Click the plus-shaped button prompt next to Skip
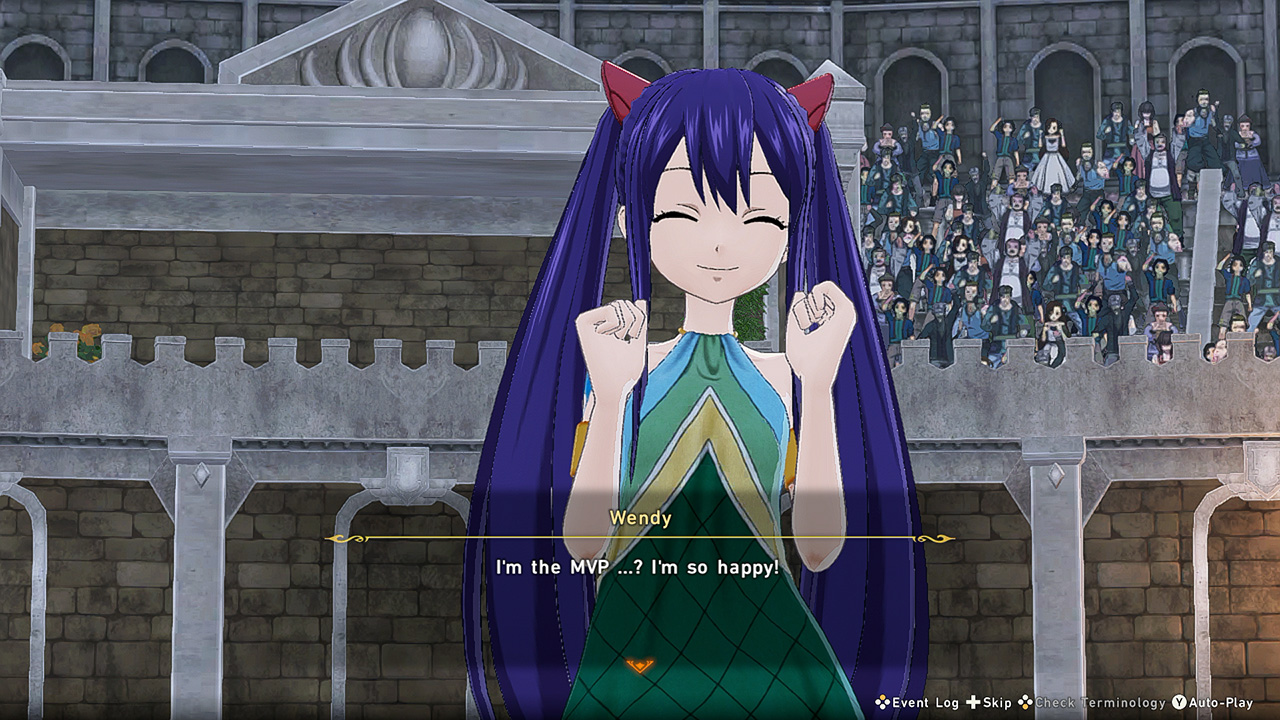The image size is (1280, 720). pyautogui.click(x=973, y=703)
